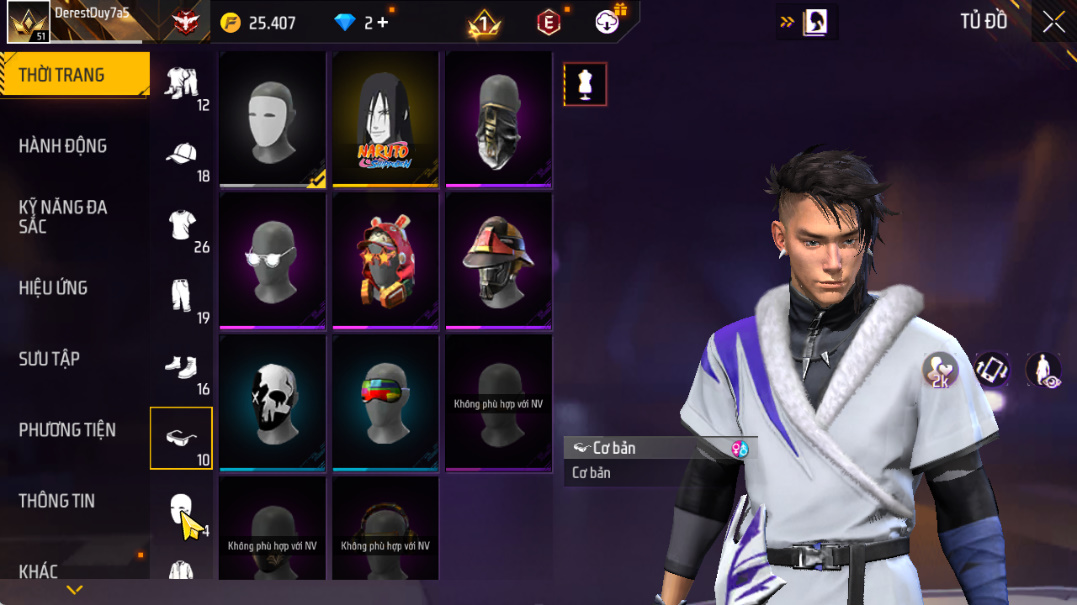Click the diamond plus top-up button
Viewport: 1077px width, 605px height.
click(383, 23)
